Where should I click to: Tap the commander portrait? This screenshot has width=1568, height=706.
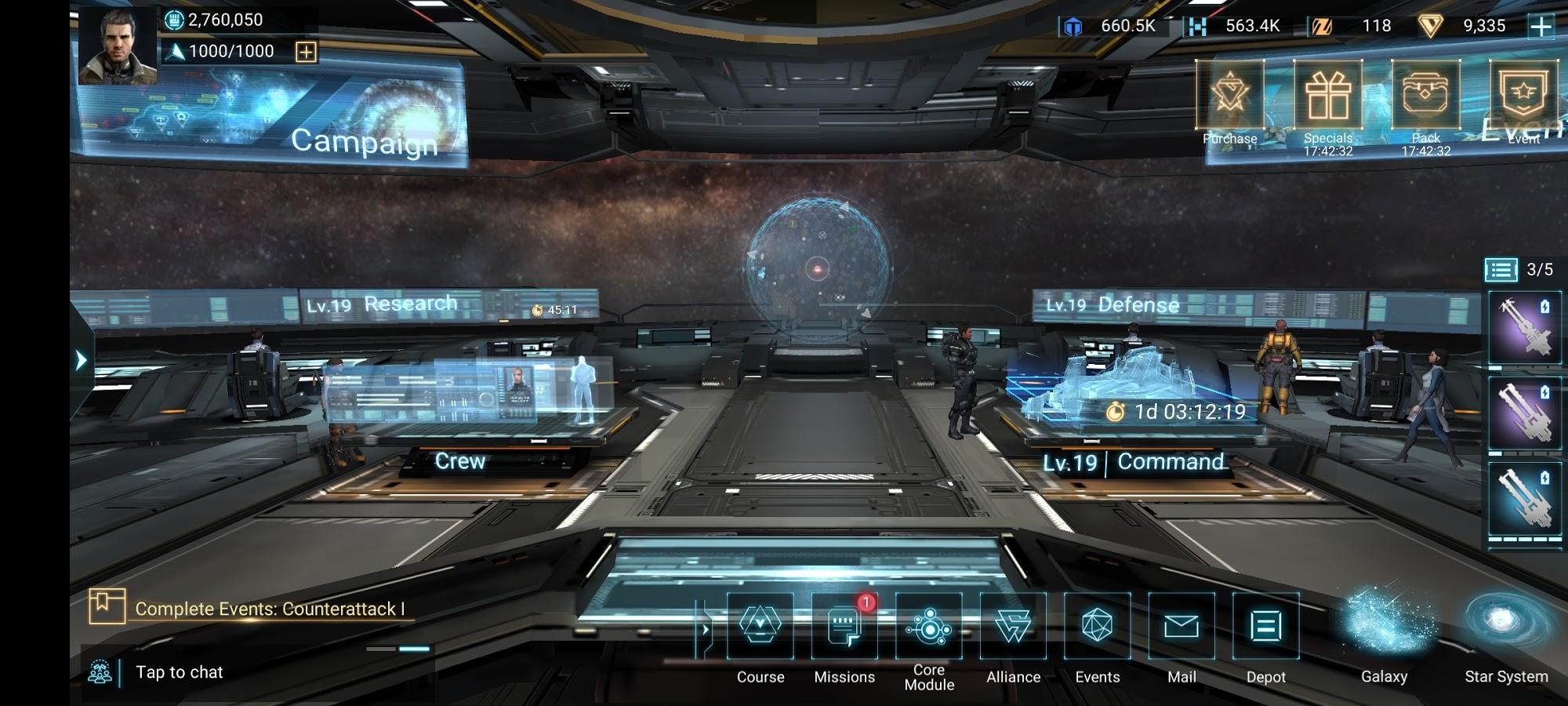pos(118,45)
